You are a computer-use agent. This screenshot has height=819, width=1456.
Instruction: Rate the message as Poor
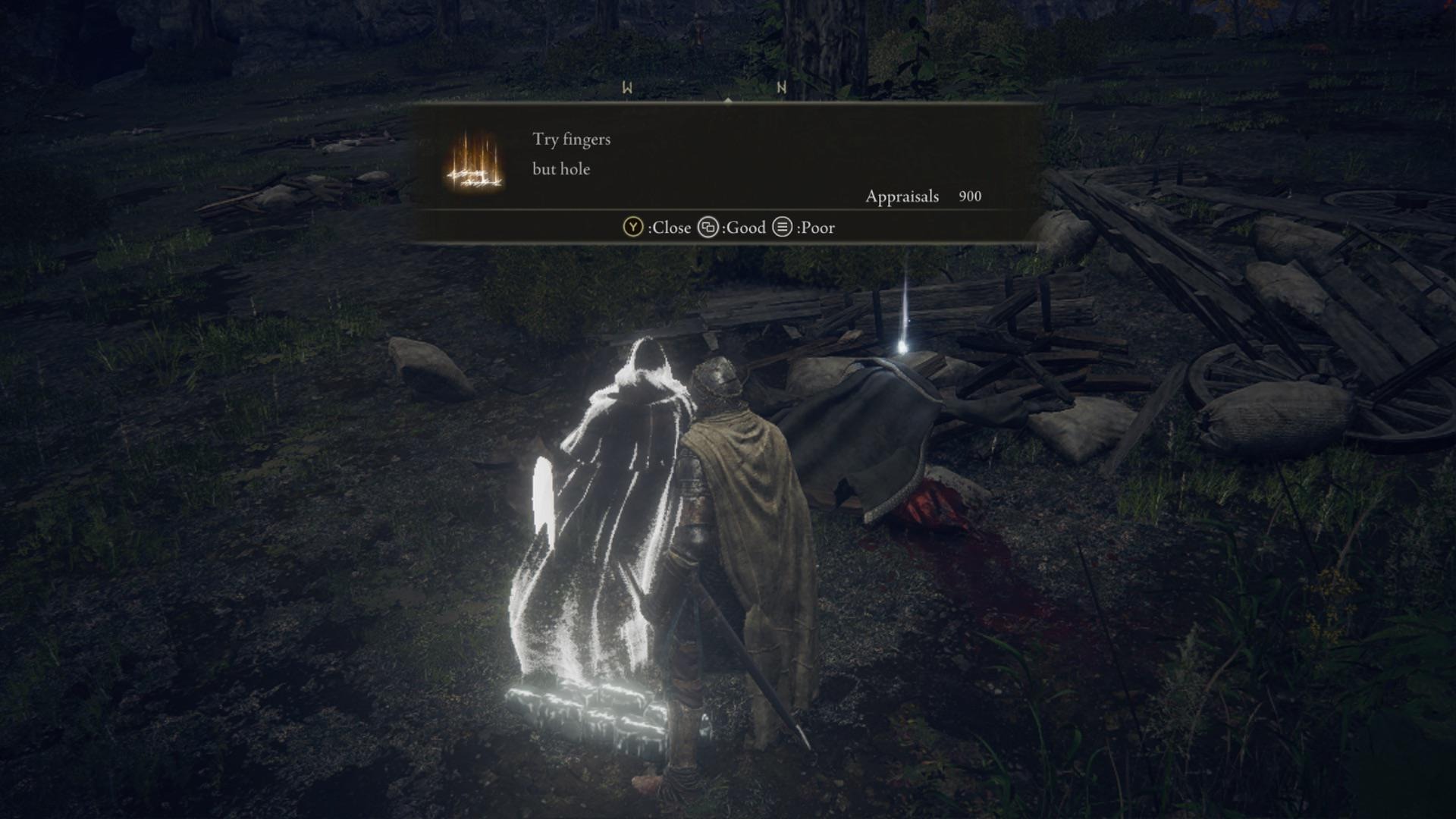pyautogui.click(x=804, y=227)
